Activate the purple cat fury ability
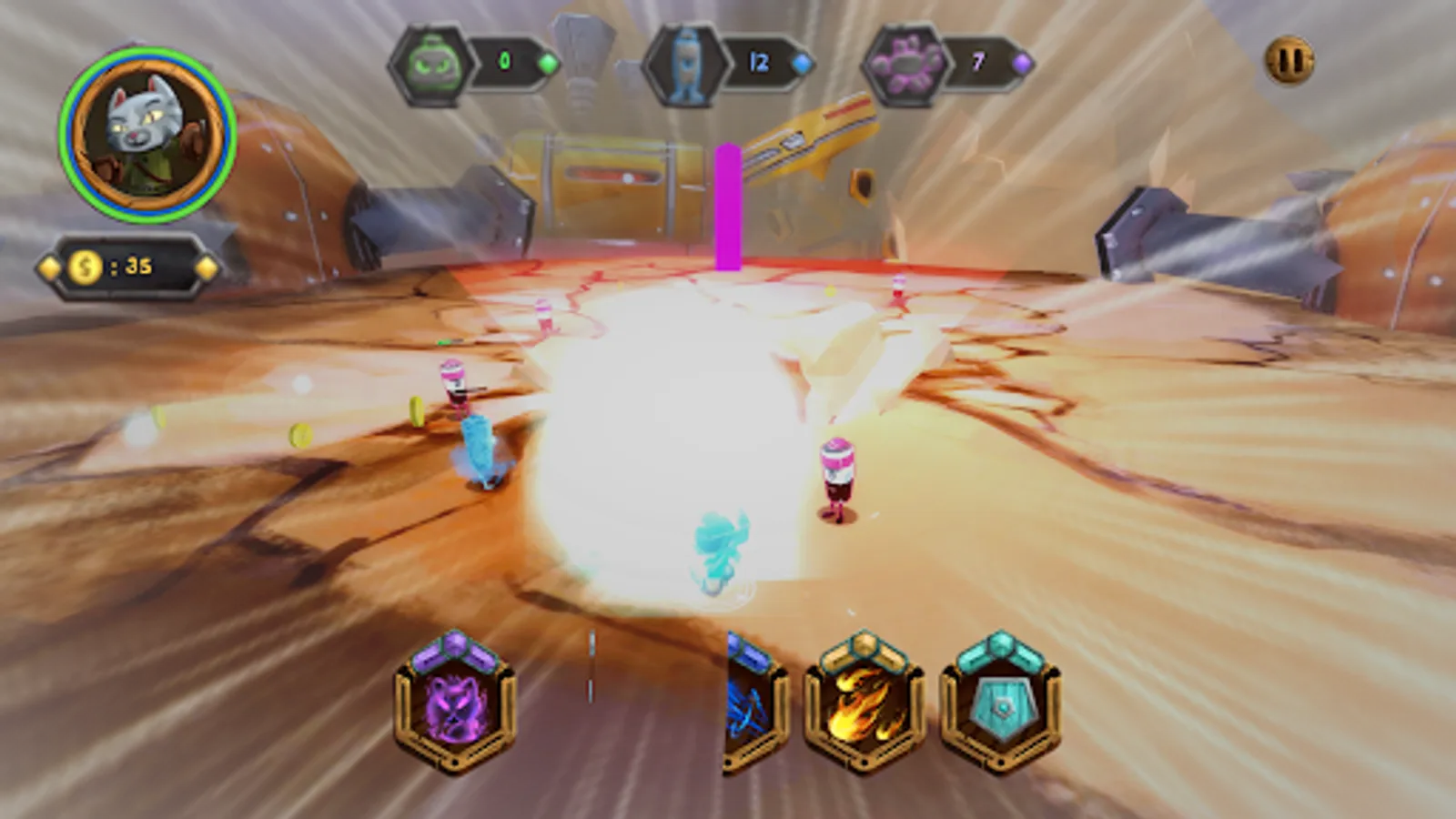The height and width of the screenshot is (819, 1456). point(452,715)
